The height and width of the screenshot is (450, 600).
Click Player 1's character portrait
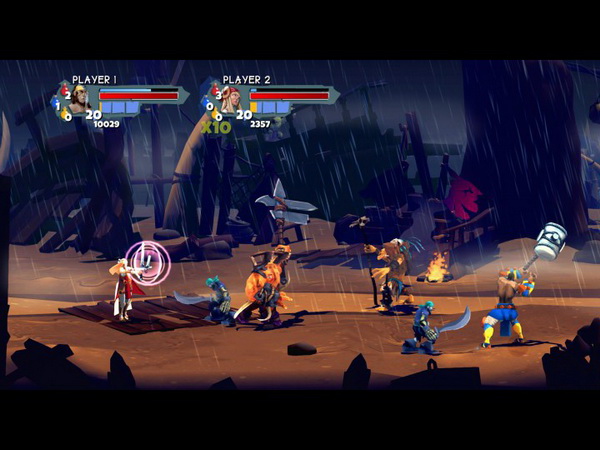click(80, 99)
